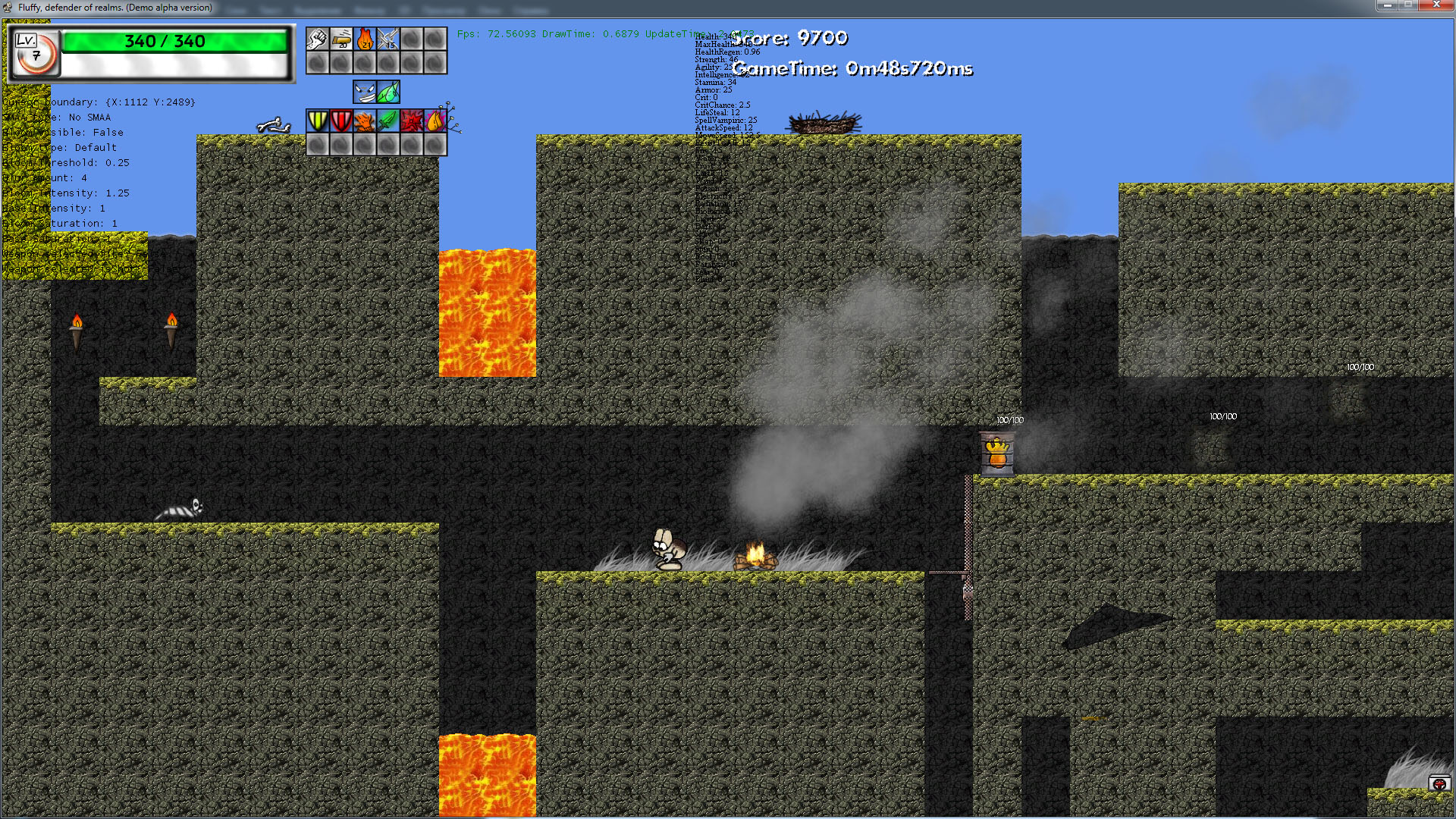This screenshot has height=819, width=1456.
Task: Select the red striped shield icon
Action: (x=341, y=121)
